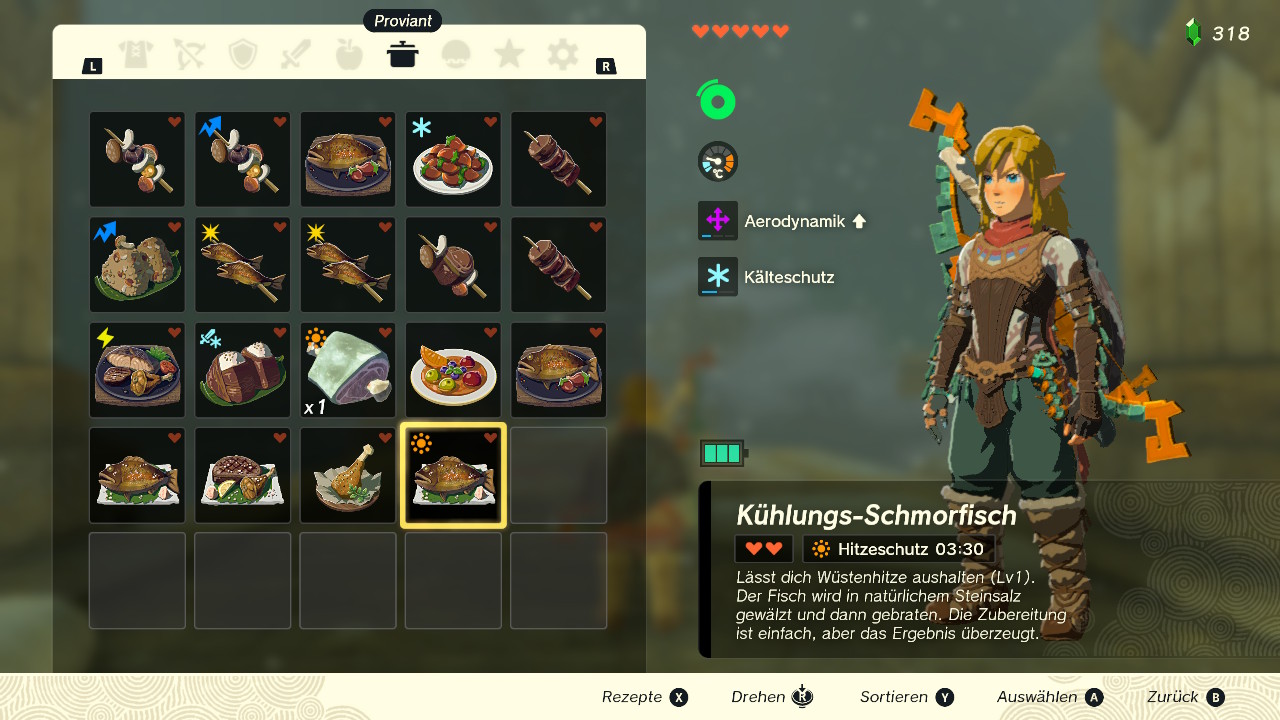Select the highlighted Kühlungs-Schmorfisch dish
Screen dimensions: 1280x720
point(453,475)
